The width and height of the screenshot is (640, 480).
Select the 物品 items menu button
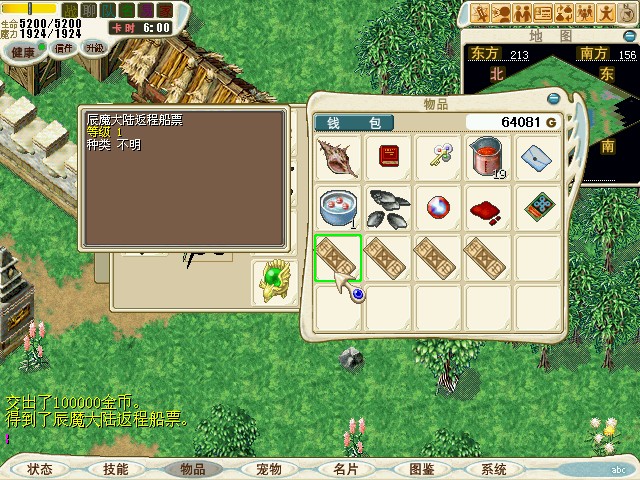tap(192, 469)
